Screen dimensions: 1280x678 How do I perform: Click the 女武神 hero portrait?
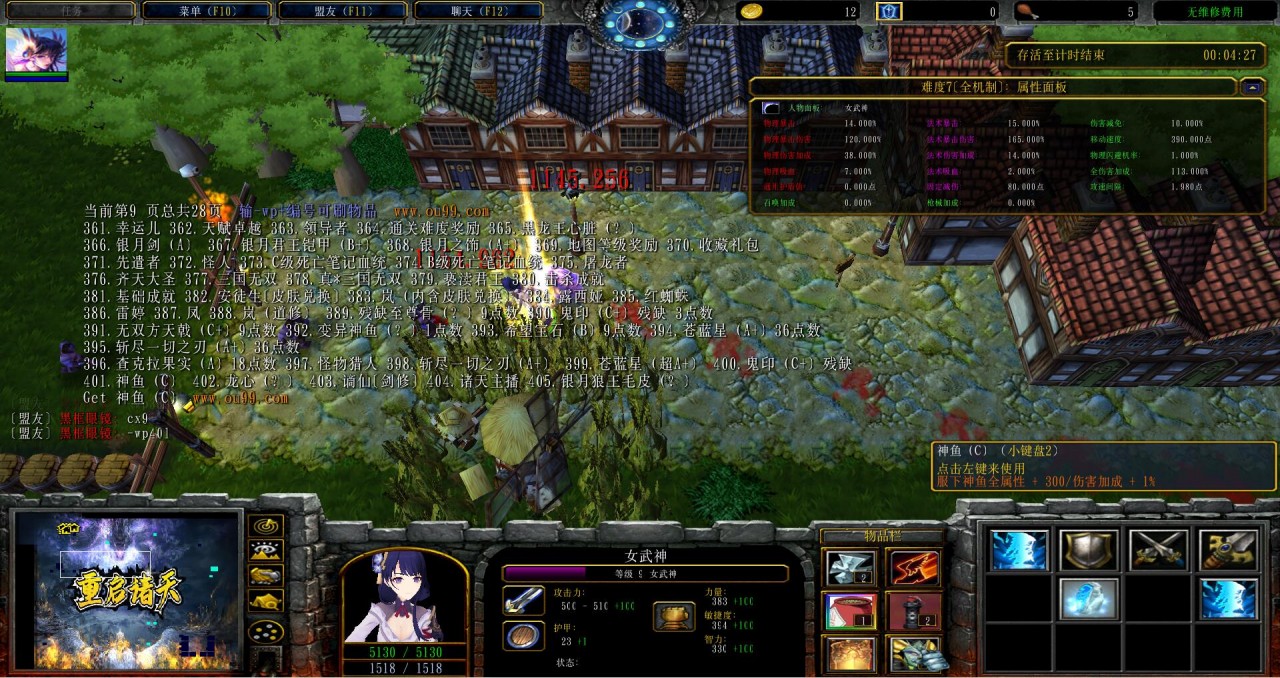[404, 597]
